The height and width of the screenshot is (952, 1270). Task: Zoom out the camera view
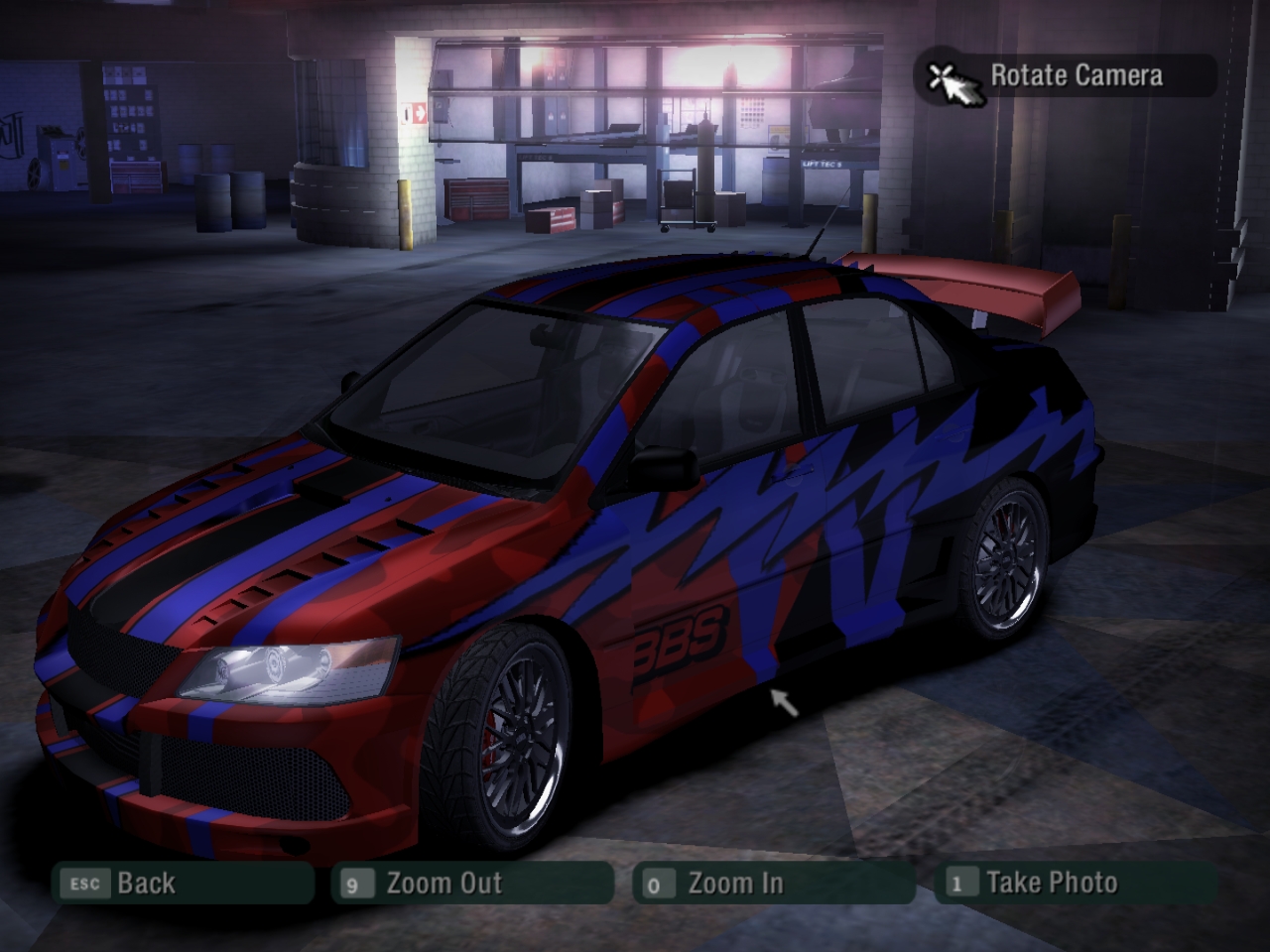click(473, 883)
